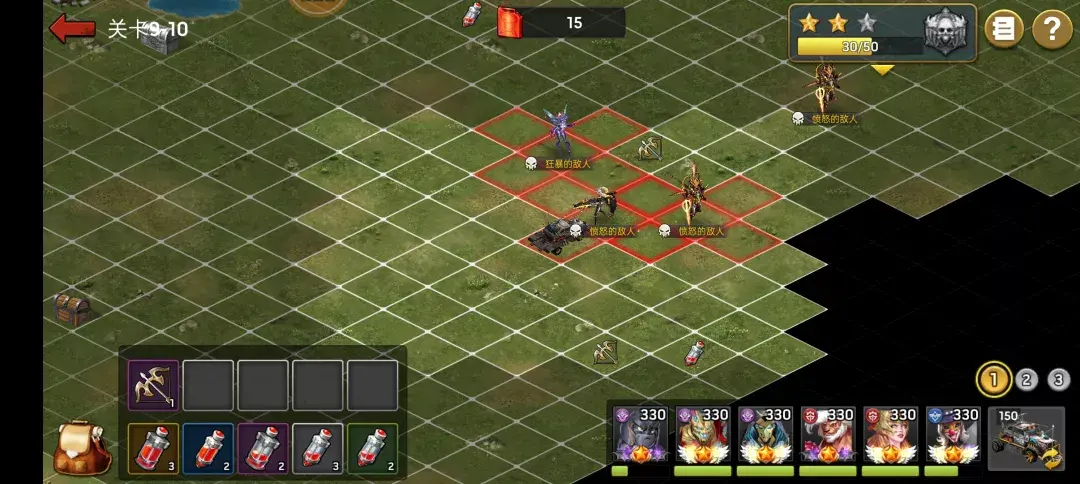
Task: Swap the armored vehicle card
Action: click(x=1026, y=437)
